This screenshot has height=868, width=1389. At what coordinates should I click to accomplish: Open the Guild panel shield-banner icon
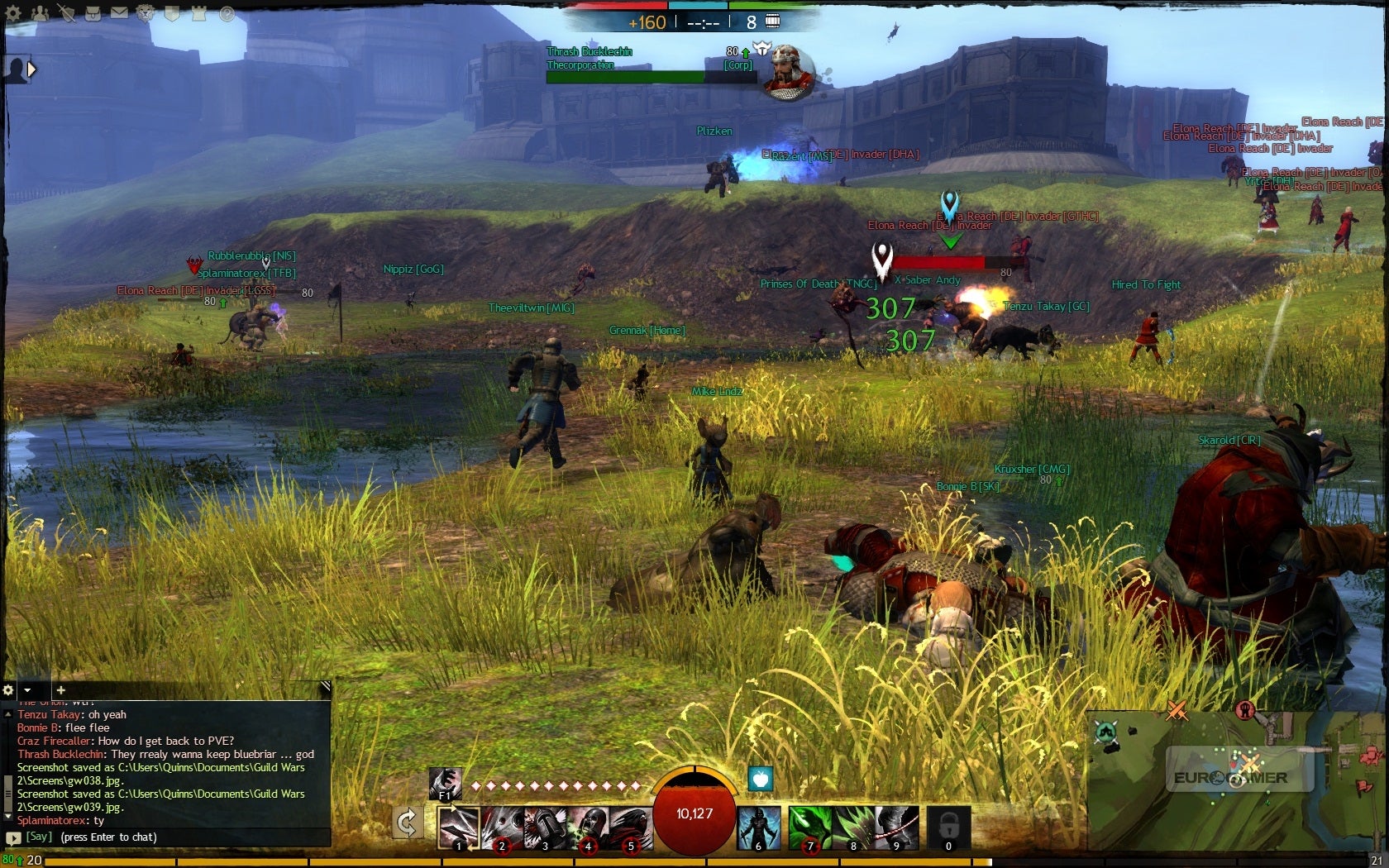pos(172,13)
